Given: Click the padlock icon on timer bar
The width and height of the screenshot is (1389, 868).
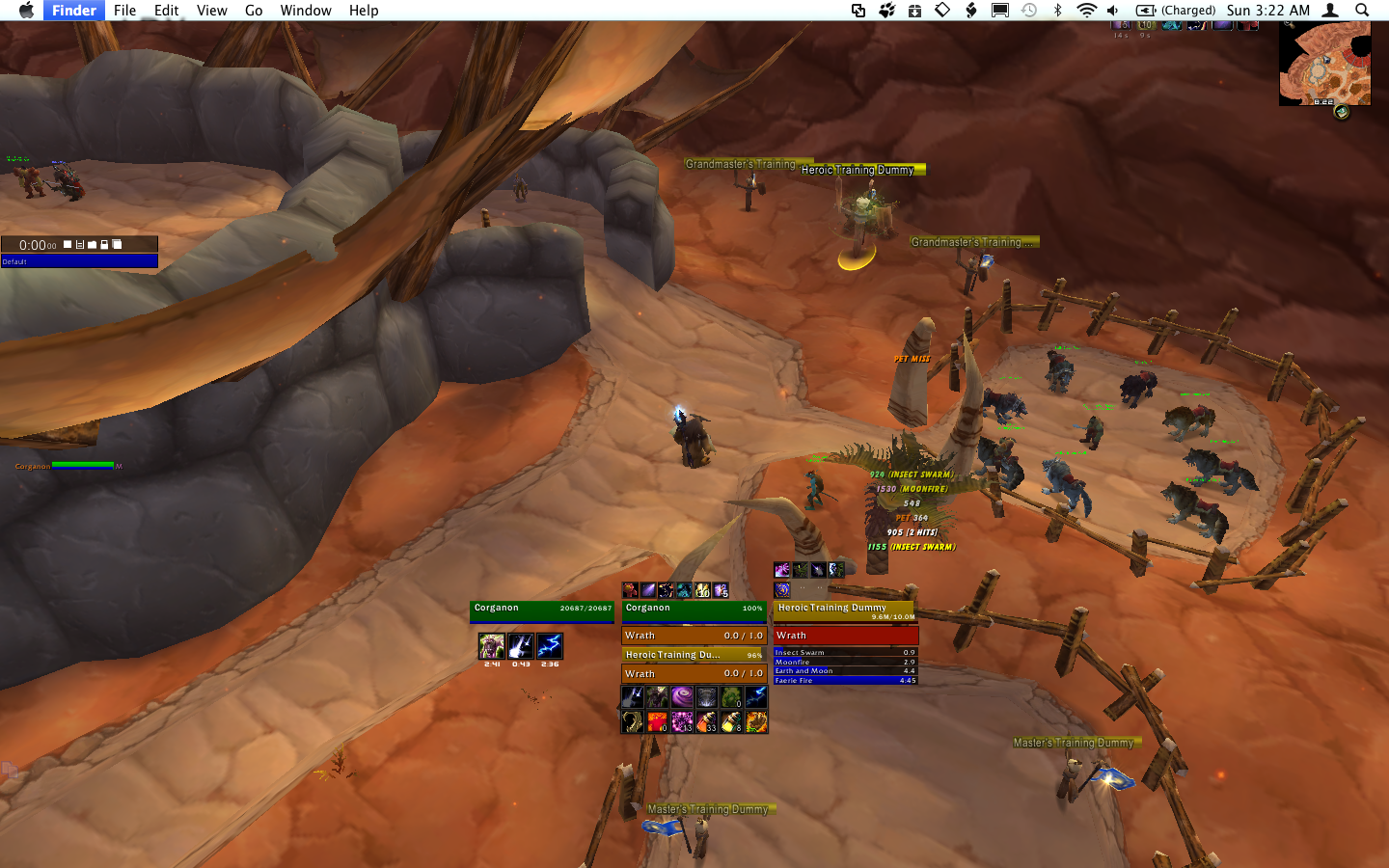Looking at the screenshot, I should point(104,245).
